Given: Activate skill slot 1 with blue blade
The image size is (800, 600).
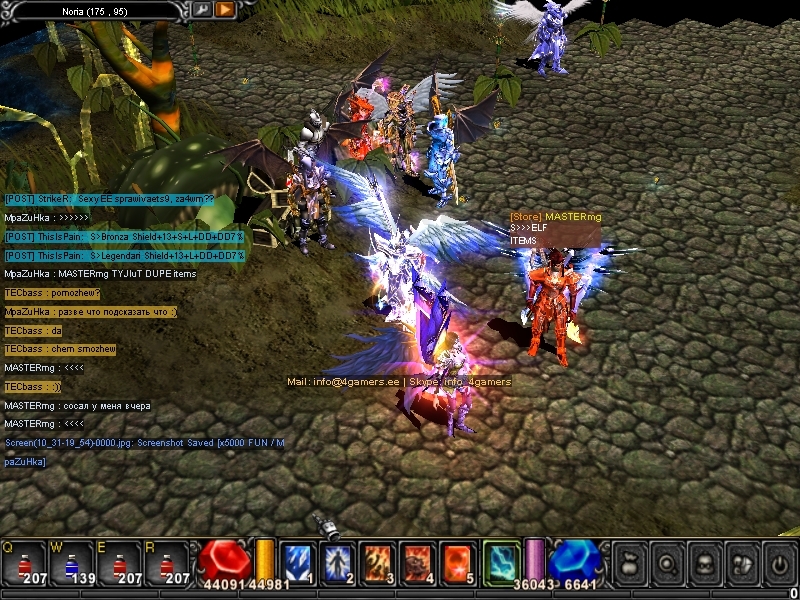Looking at the screenshot, I should (299, 562).
